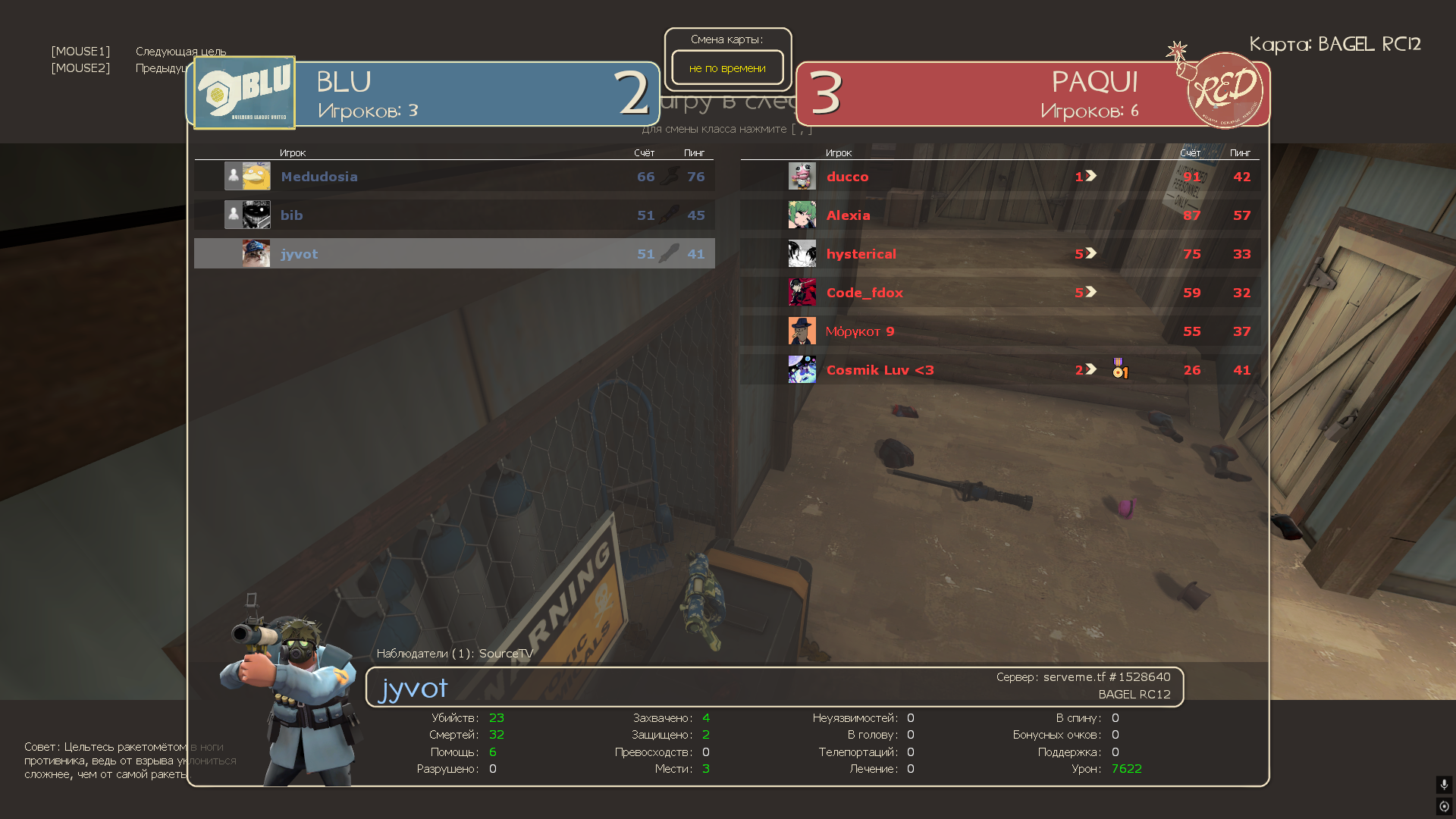Click Alexia's green-haired avatar

pos(802,215)
